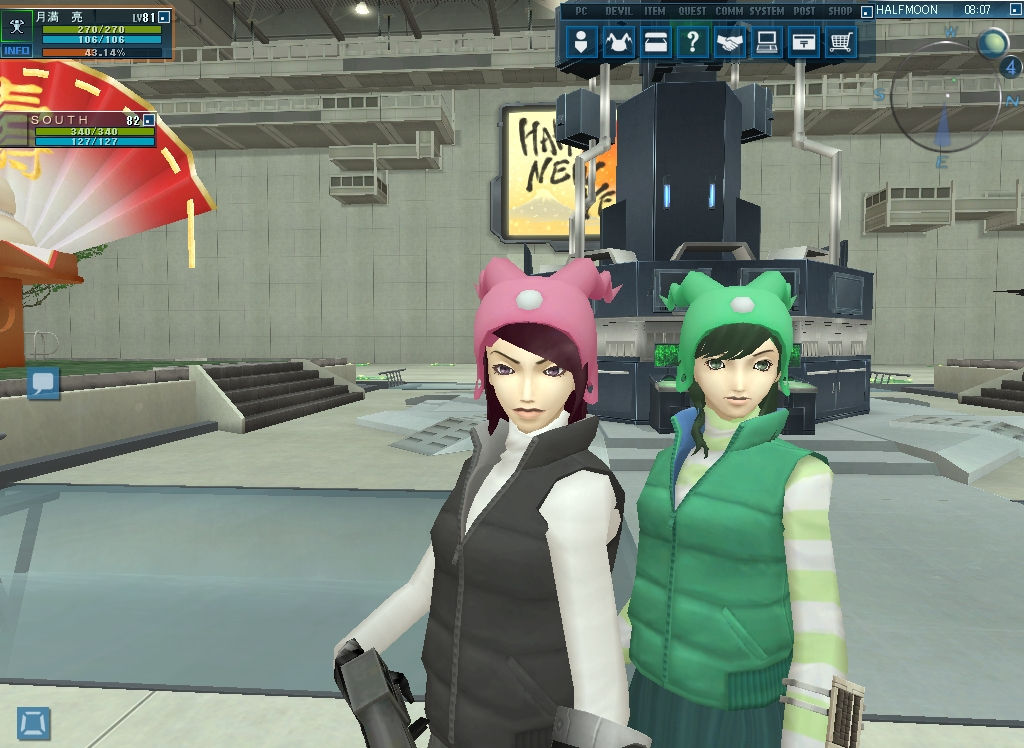Image resolution: width=1024 pixels, height=748 pixels.
Task: Select the player status portrait icon
Action: (17, 26)
